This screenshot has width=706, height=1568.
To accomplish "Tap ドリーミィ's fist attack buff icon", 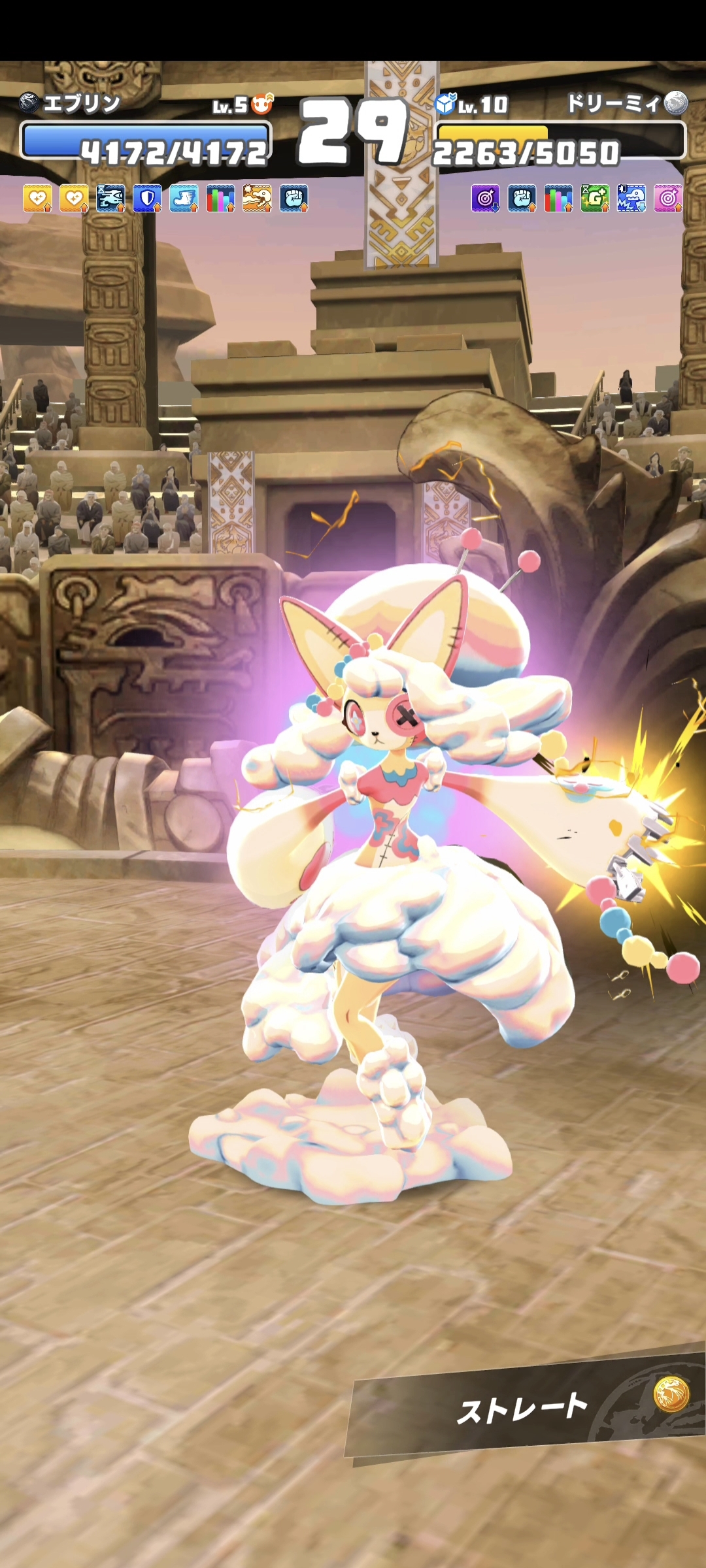I will coord(522,198).
